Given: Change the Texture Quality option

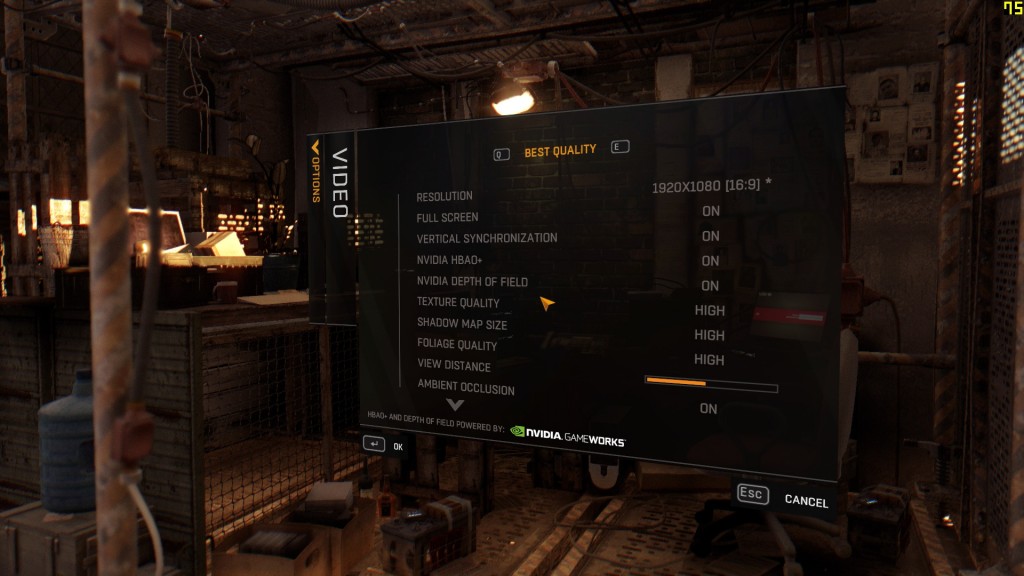Looking at the screenshot, I should click(710, 311).
